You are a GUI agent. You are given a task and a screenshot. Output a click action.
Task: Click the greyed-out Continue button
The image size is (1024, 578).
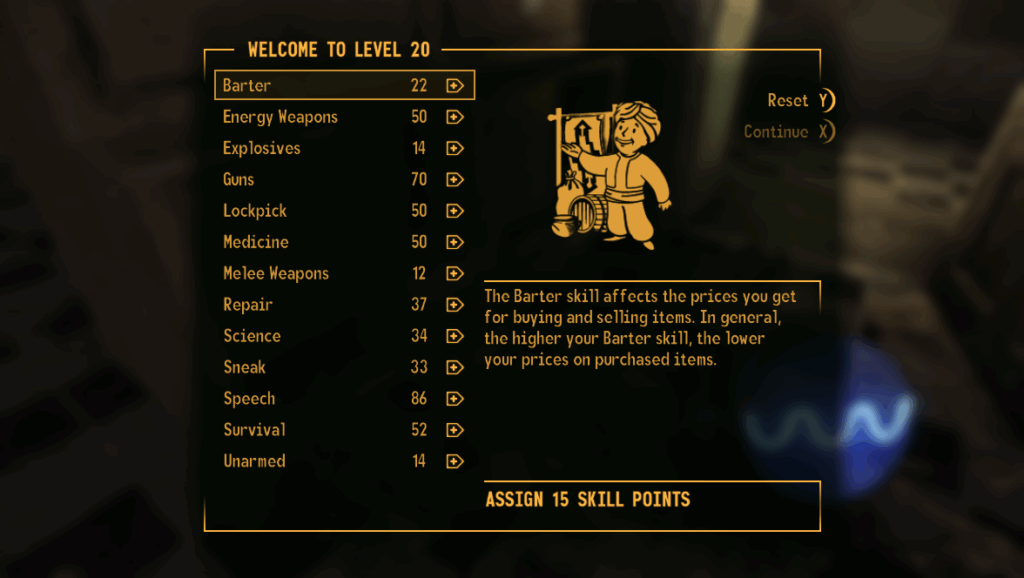[788, 132]
